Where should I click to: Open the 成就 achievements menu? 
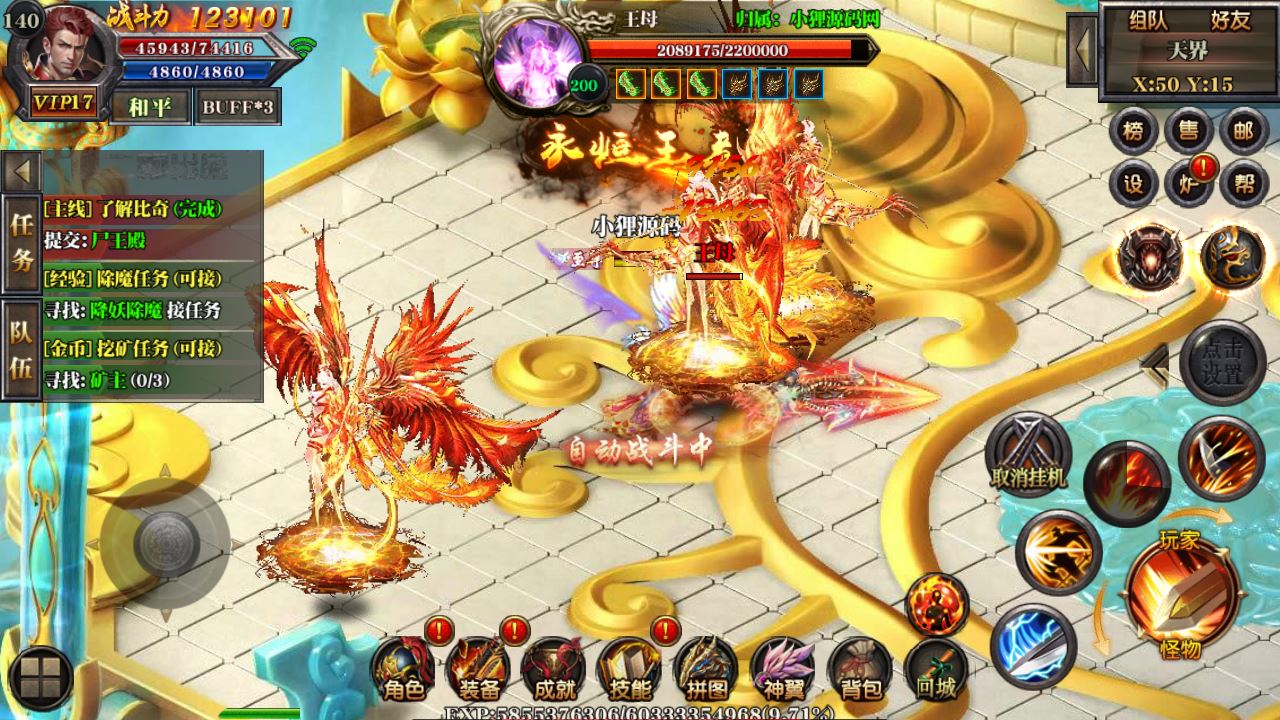[554, 670]
